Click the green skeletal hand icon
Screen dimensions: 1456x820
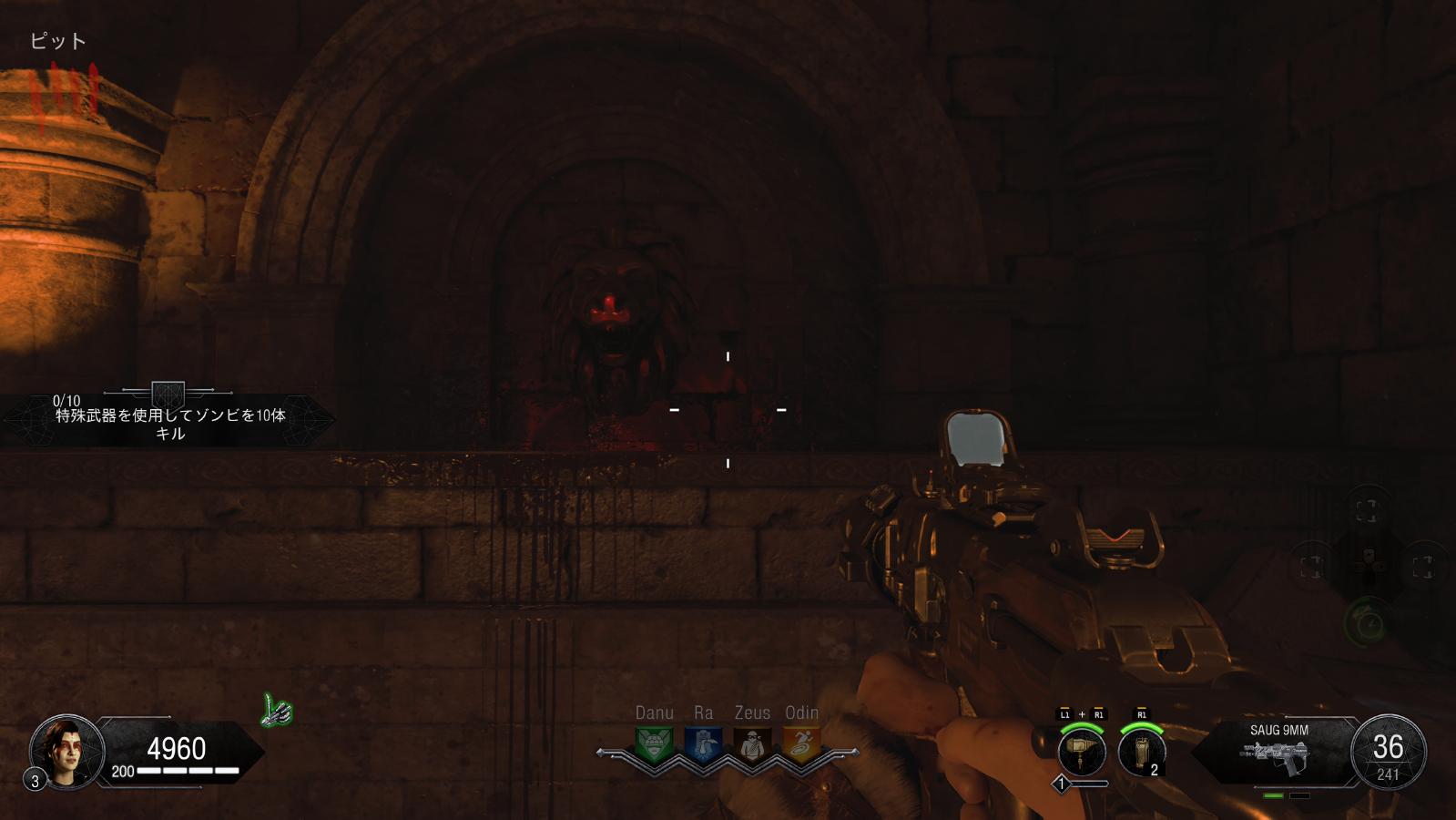(x=277, y=711)
